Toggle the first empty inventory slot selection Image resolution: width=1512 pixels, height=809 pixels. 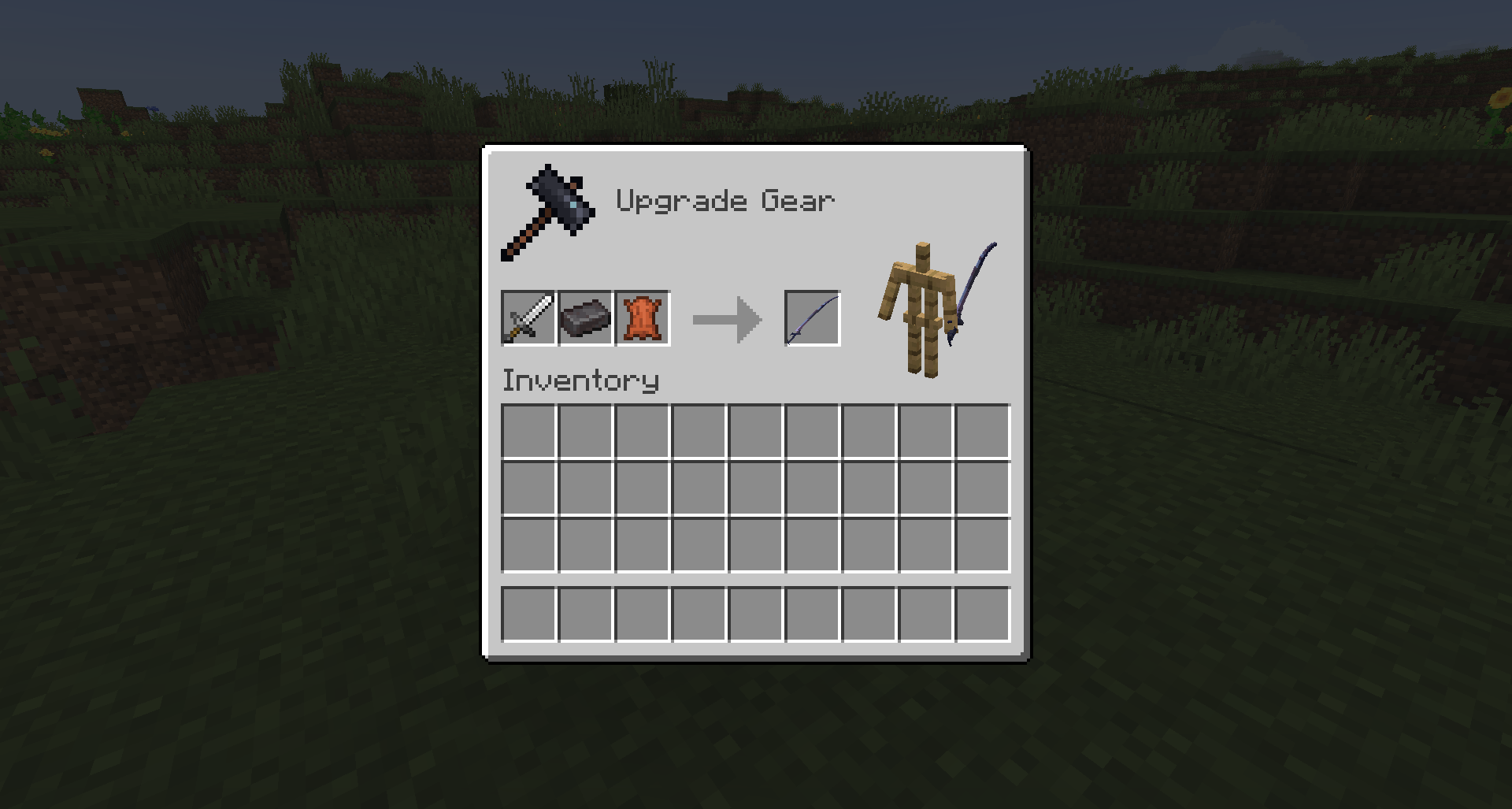[528, 429]
